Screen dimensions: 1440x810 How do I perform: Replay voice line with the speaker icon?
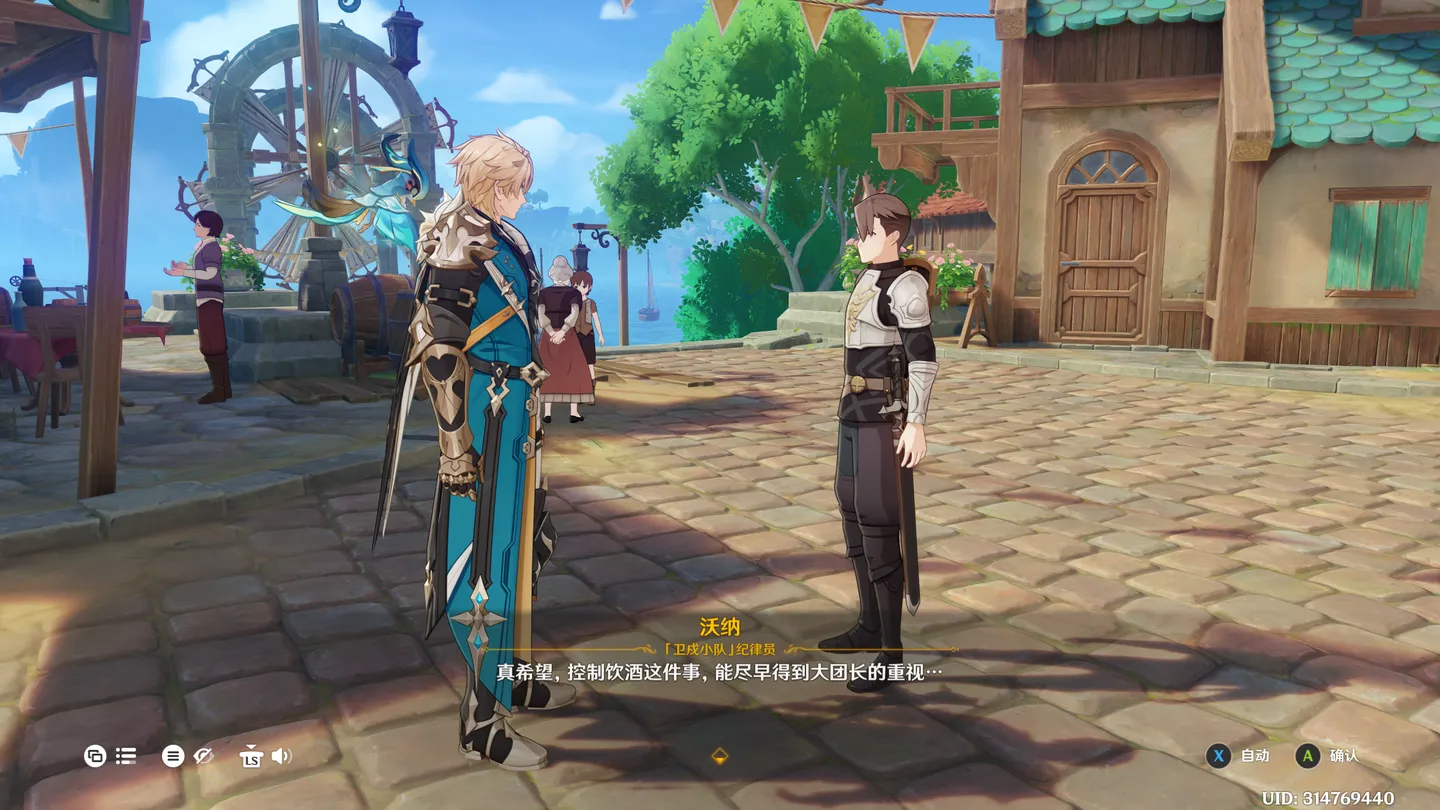tap(282, 756)
